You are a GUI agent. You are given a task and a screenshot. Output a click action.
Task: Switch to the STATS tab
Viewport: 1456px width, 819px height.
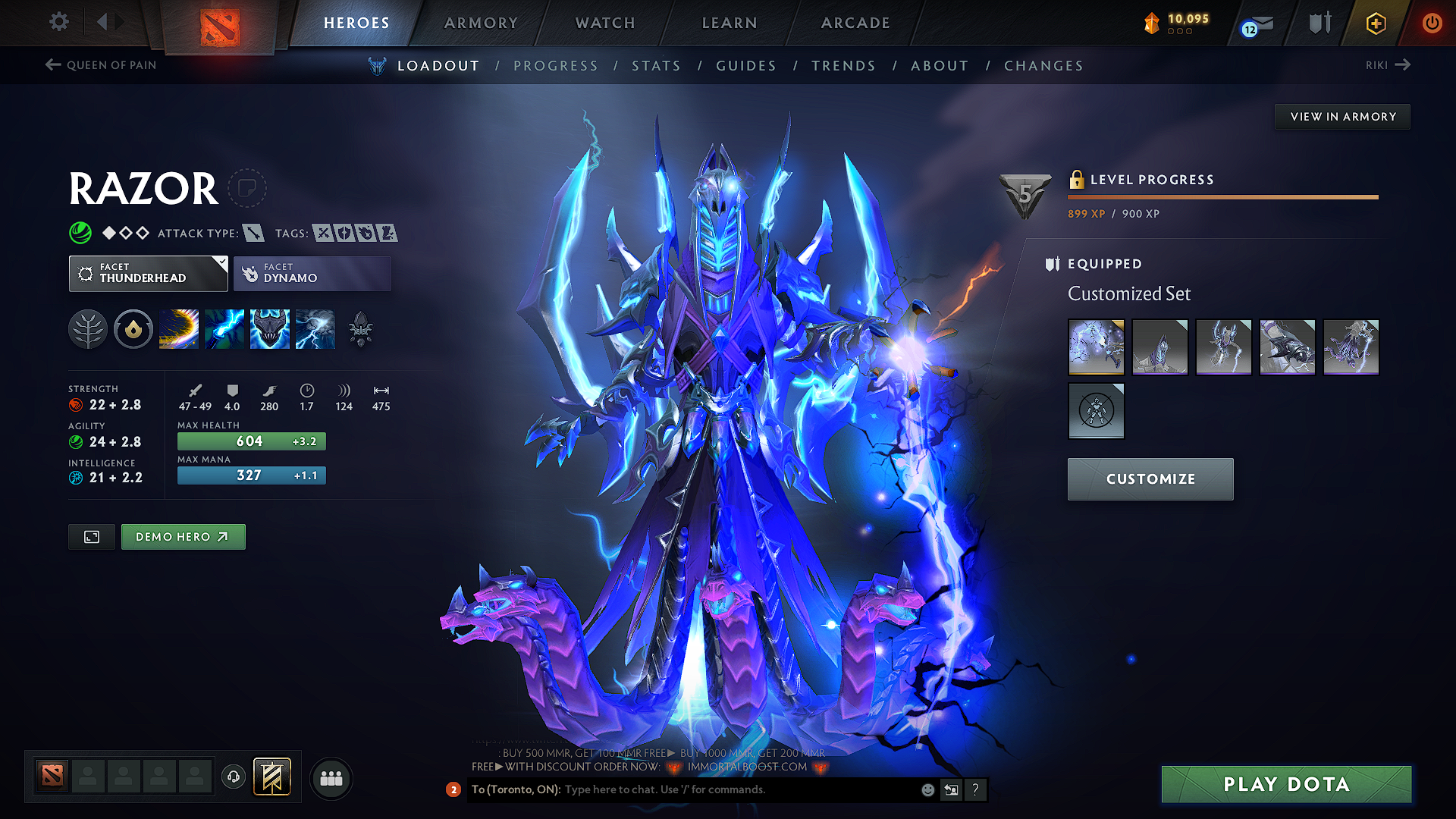[x=657, y=65]
